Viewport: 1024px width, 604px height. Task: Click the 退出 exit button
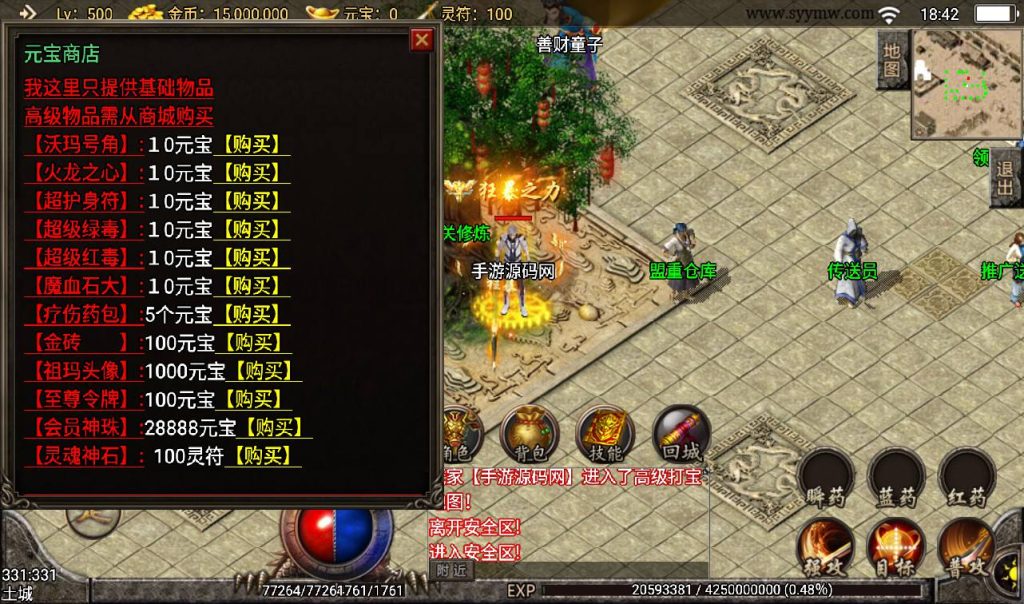[x=1005, y=182]
